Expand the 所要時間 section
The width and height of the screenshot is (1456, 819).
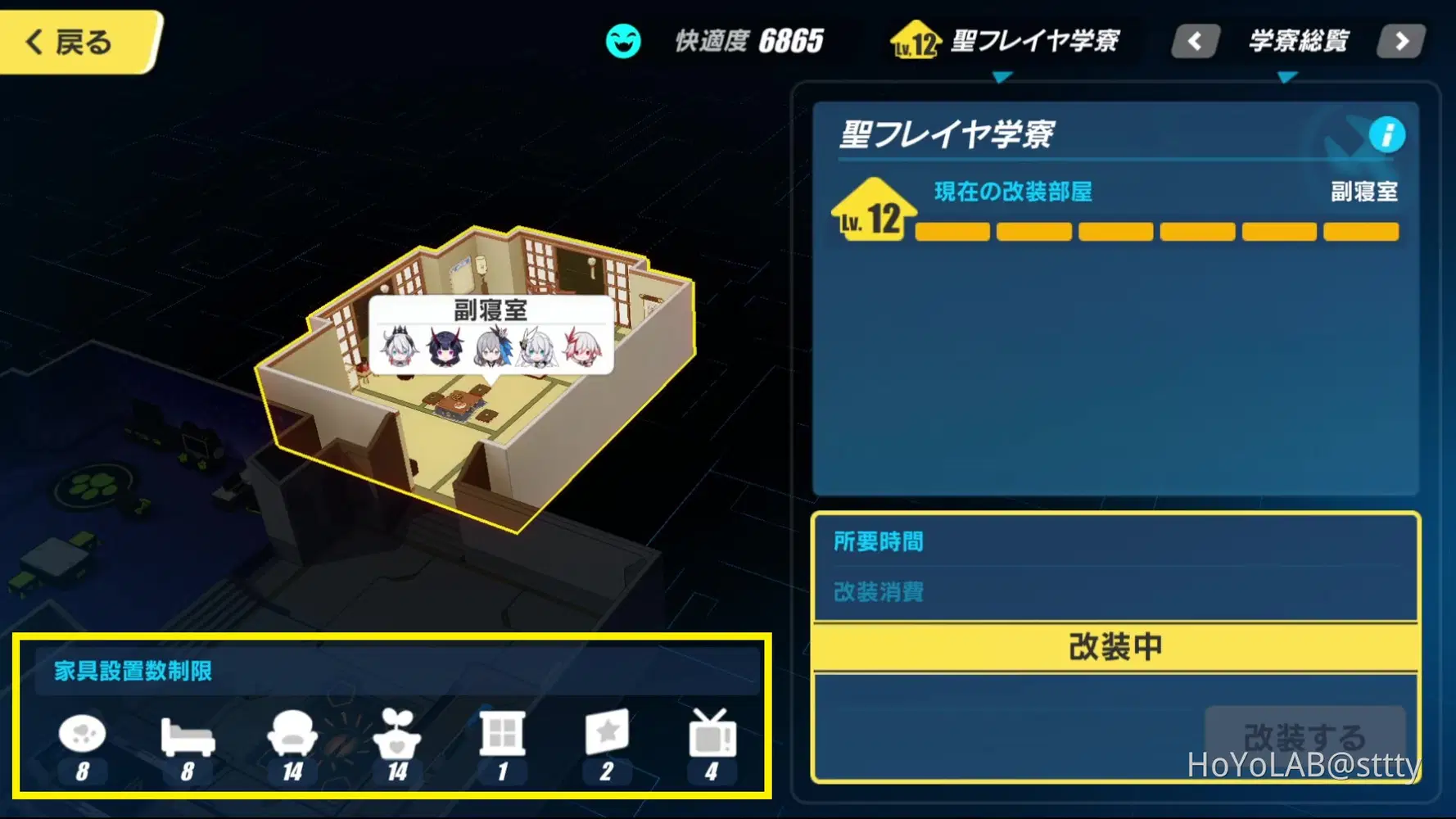tap(879, 541)
